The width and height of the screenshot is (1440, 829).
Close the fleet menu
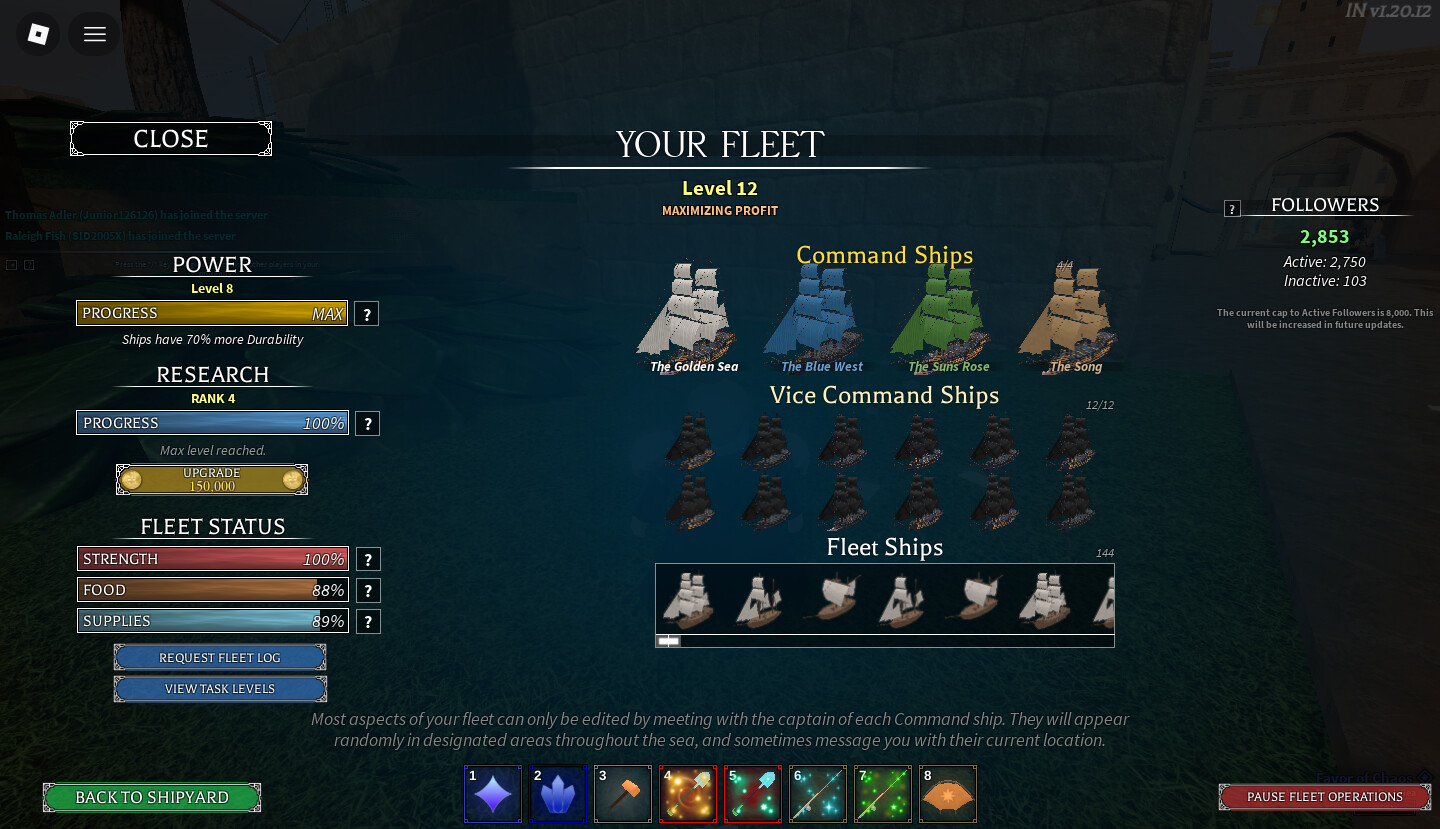coord(171,139)
